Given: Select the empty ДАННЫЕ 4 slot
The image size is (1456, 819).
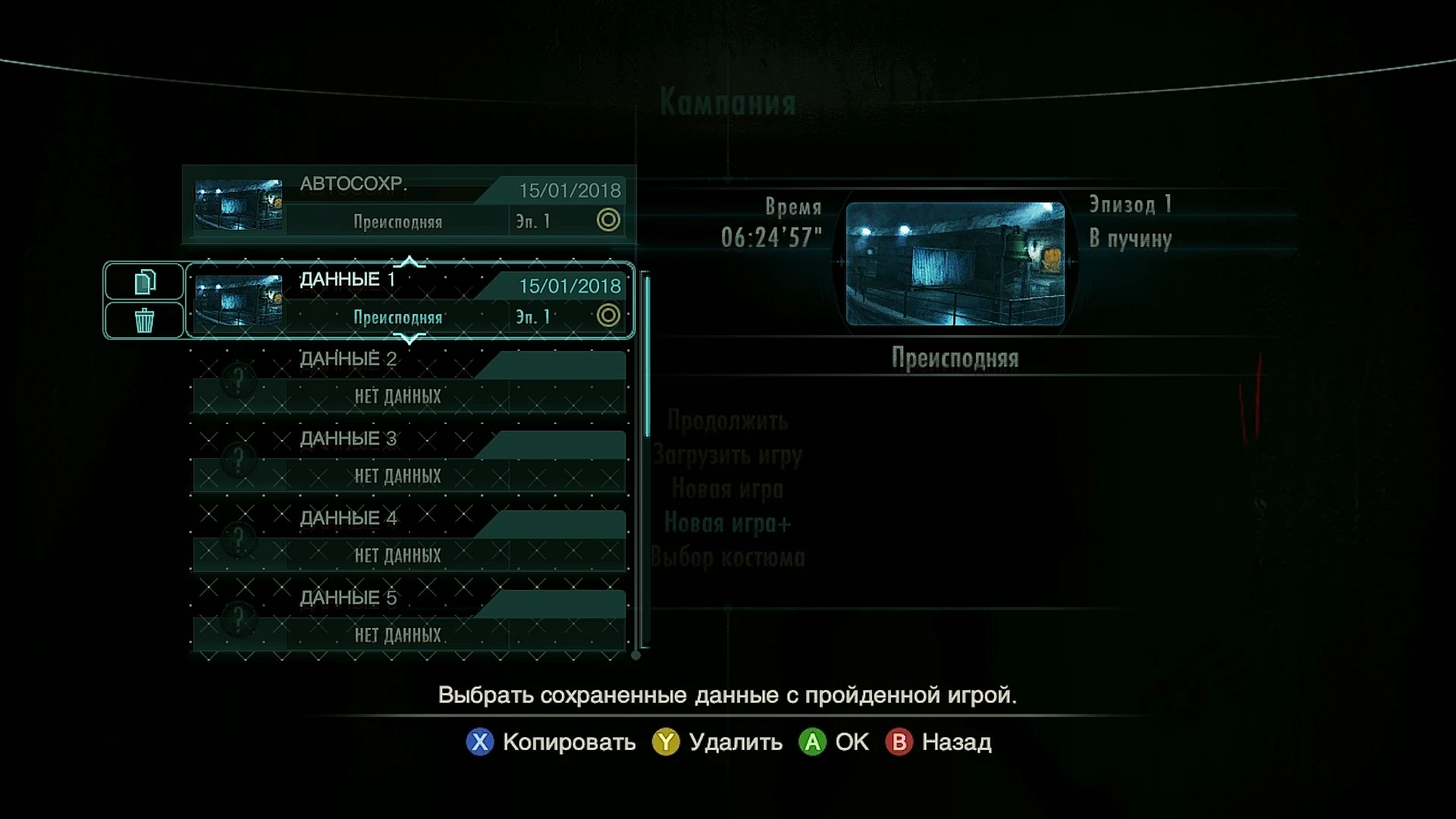Looking at the screenshot, I should click(409, 536).
